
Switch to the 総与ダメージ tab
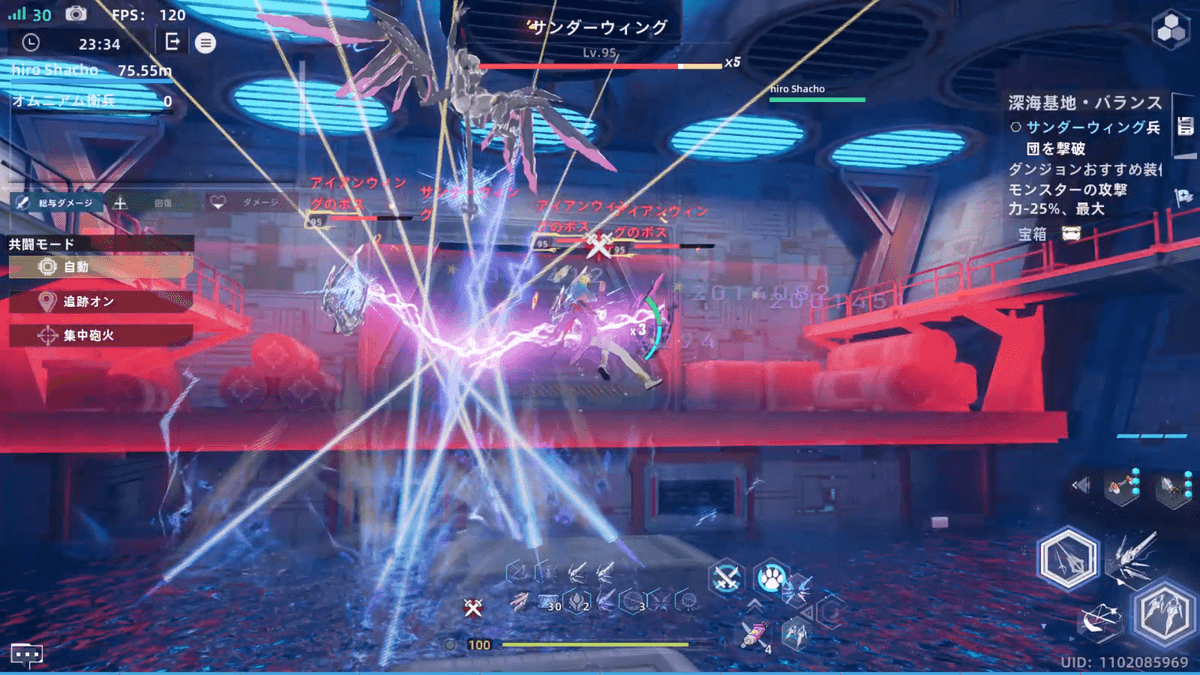(x=56, y=202)
